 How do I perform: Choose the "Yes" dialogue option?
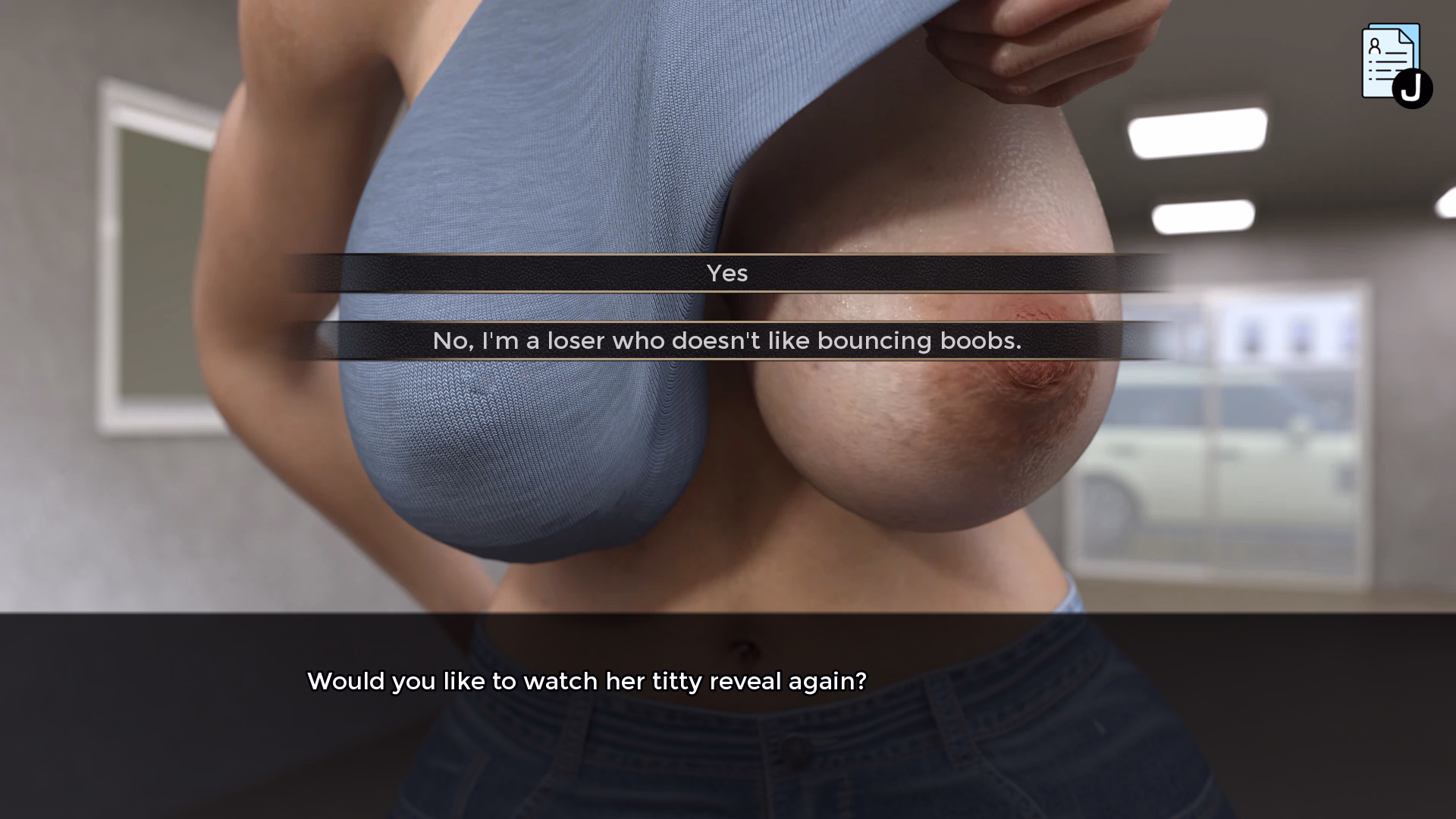(726, 273)
